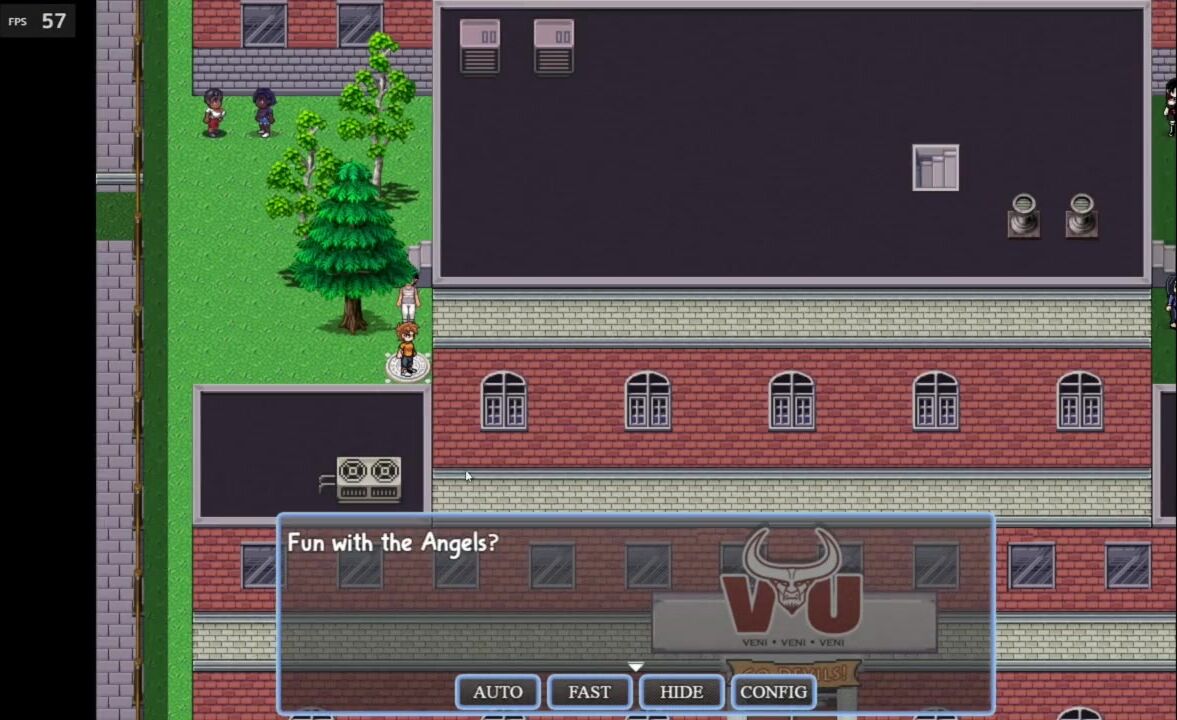The image size is (1177, 720).
Task: Open the CONFIG menu
Action: [773, 692]
